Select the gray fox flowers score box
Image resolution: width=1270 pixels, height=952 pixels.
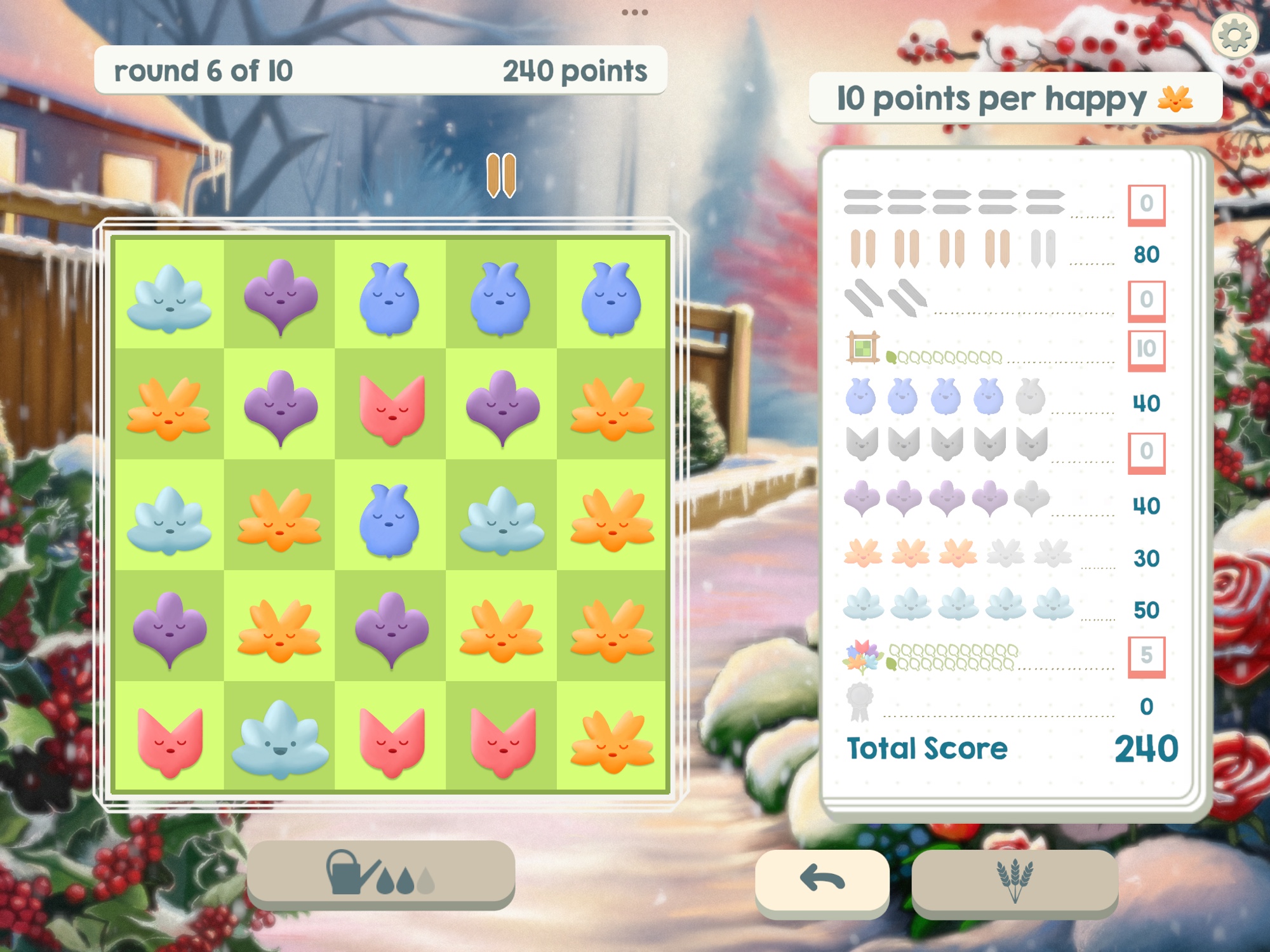point(1146,452)
